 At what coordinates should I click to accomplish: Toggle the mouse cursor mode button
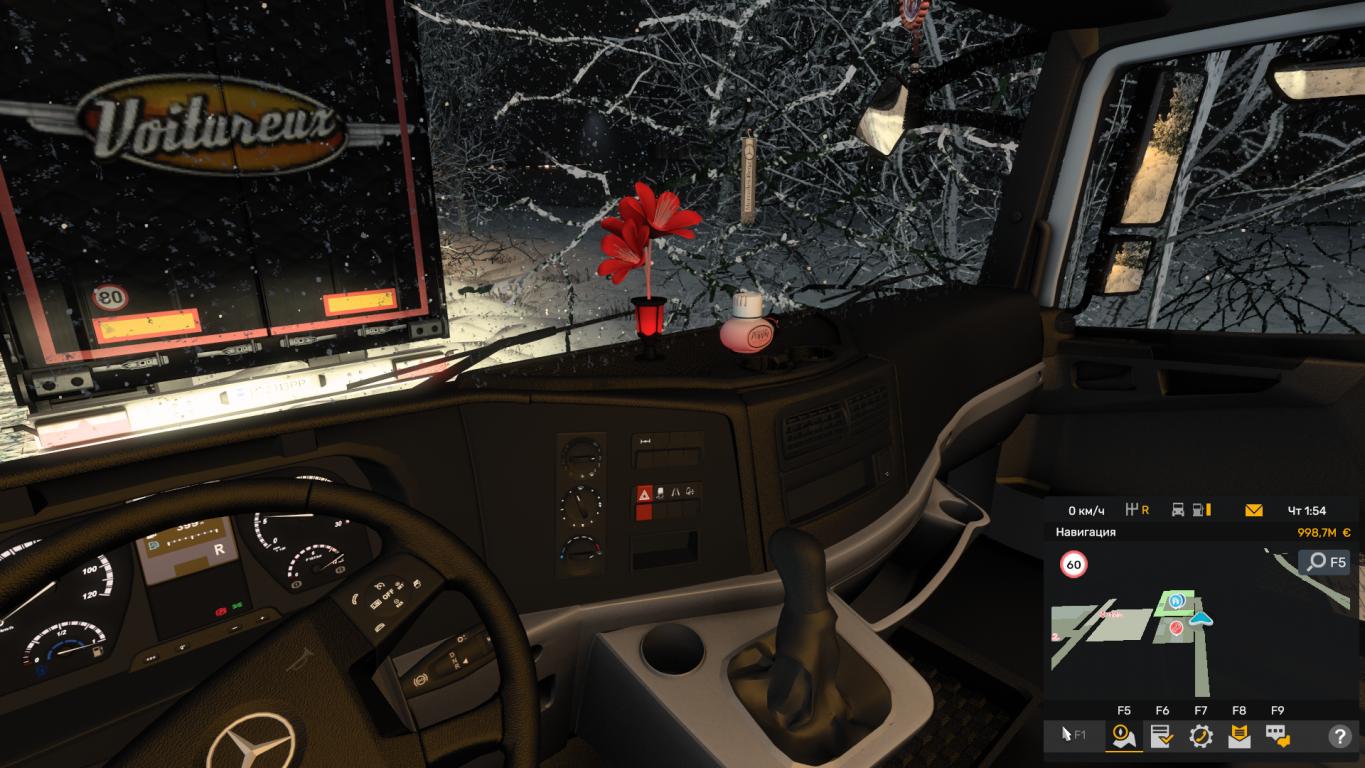click(x=1071, y=737)
